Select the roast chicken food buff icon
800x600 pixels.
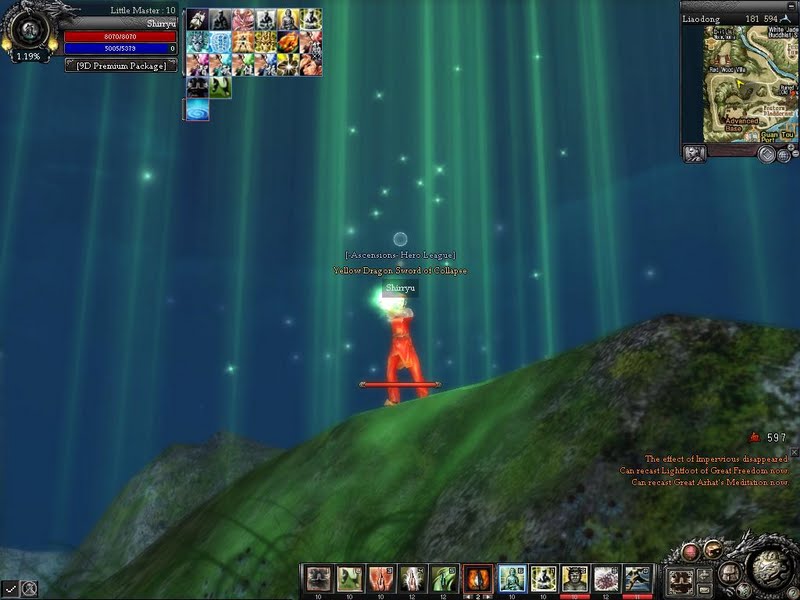(287, 41)
